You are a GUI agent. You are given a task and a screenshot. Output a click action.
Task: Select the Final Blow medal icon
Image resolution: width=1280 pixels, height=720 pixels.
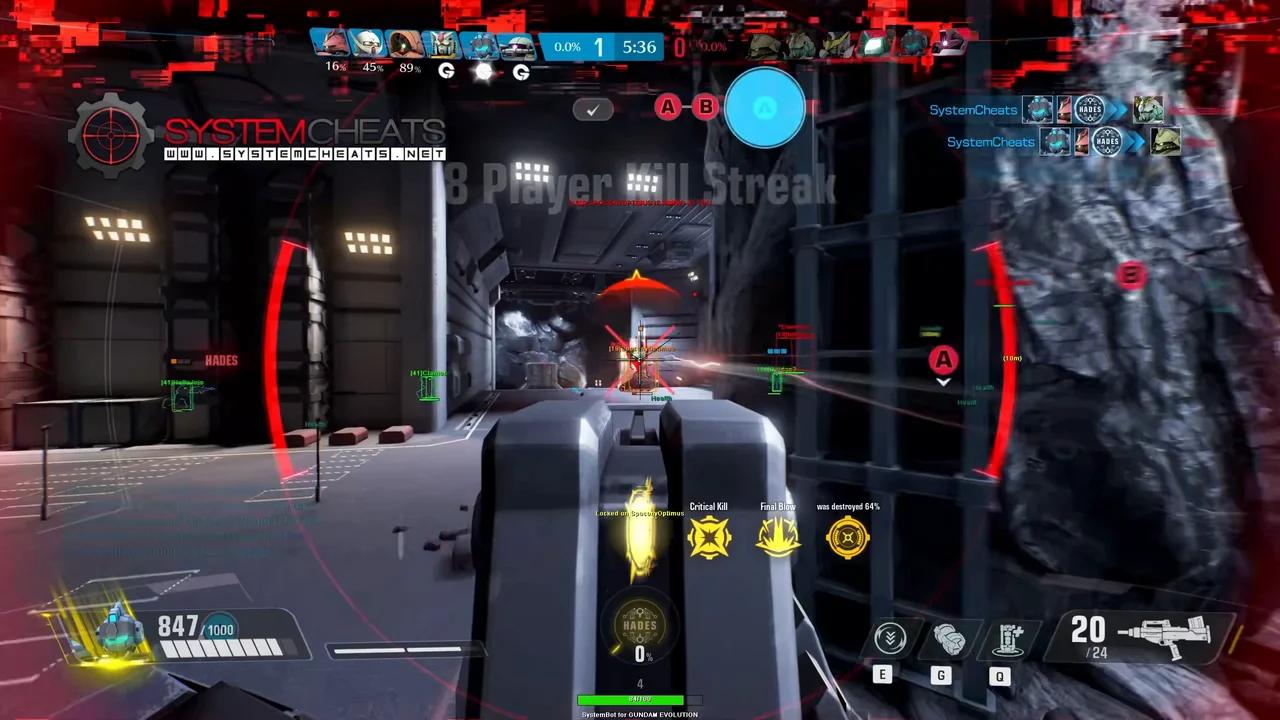point(778,538)
